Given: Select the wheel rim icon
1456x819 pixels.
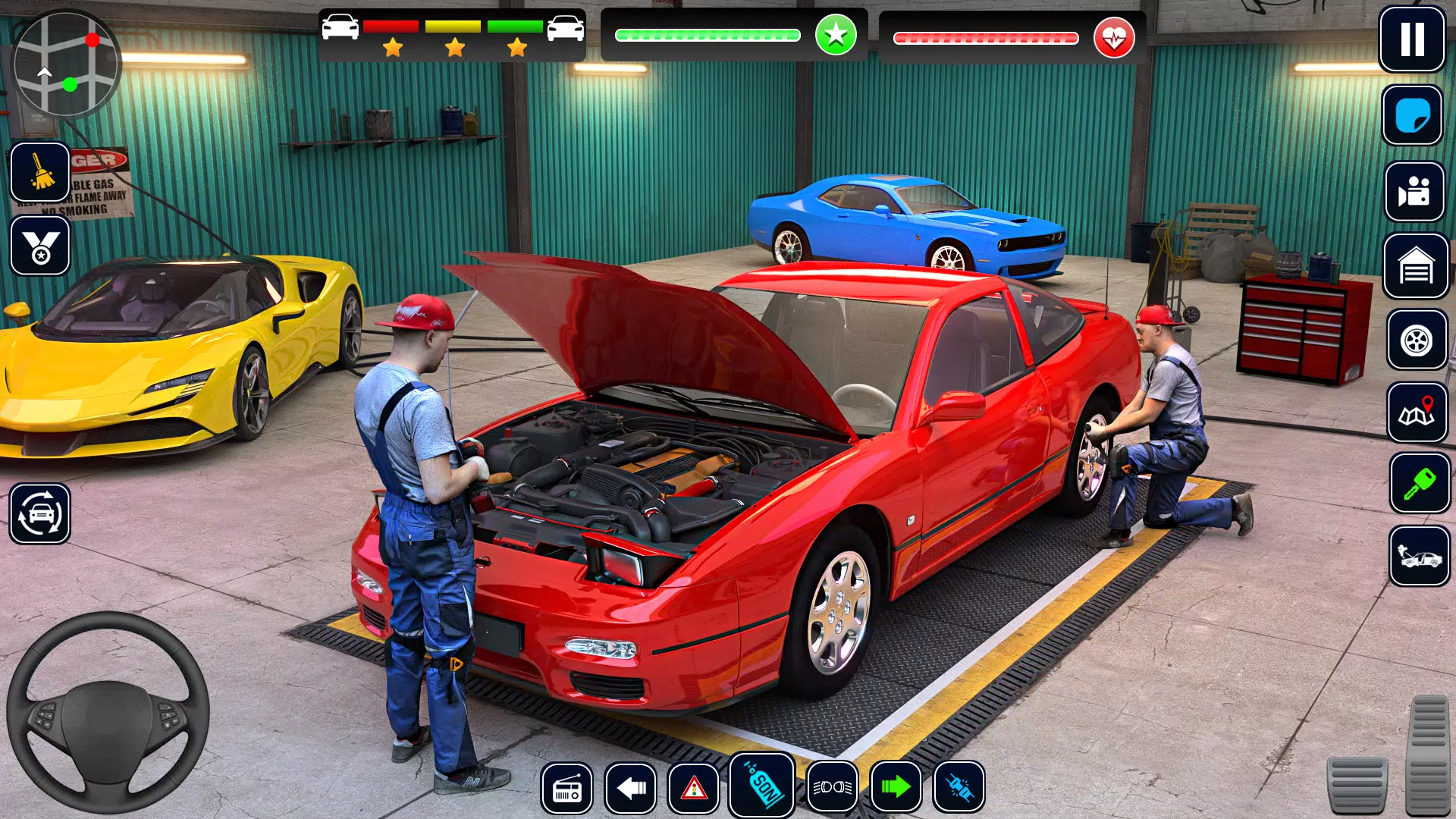Looking at the screenshot, I should click(x=1417, y=340).
